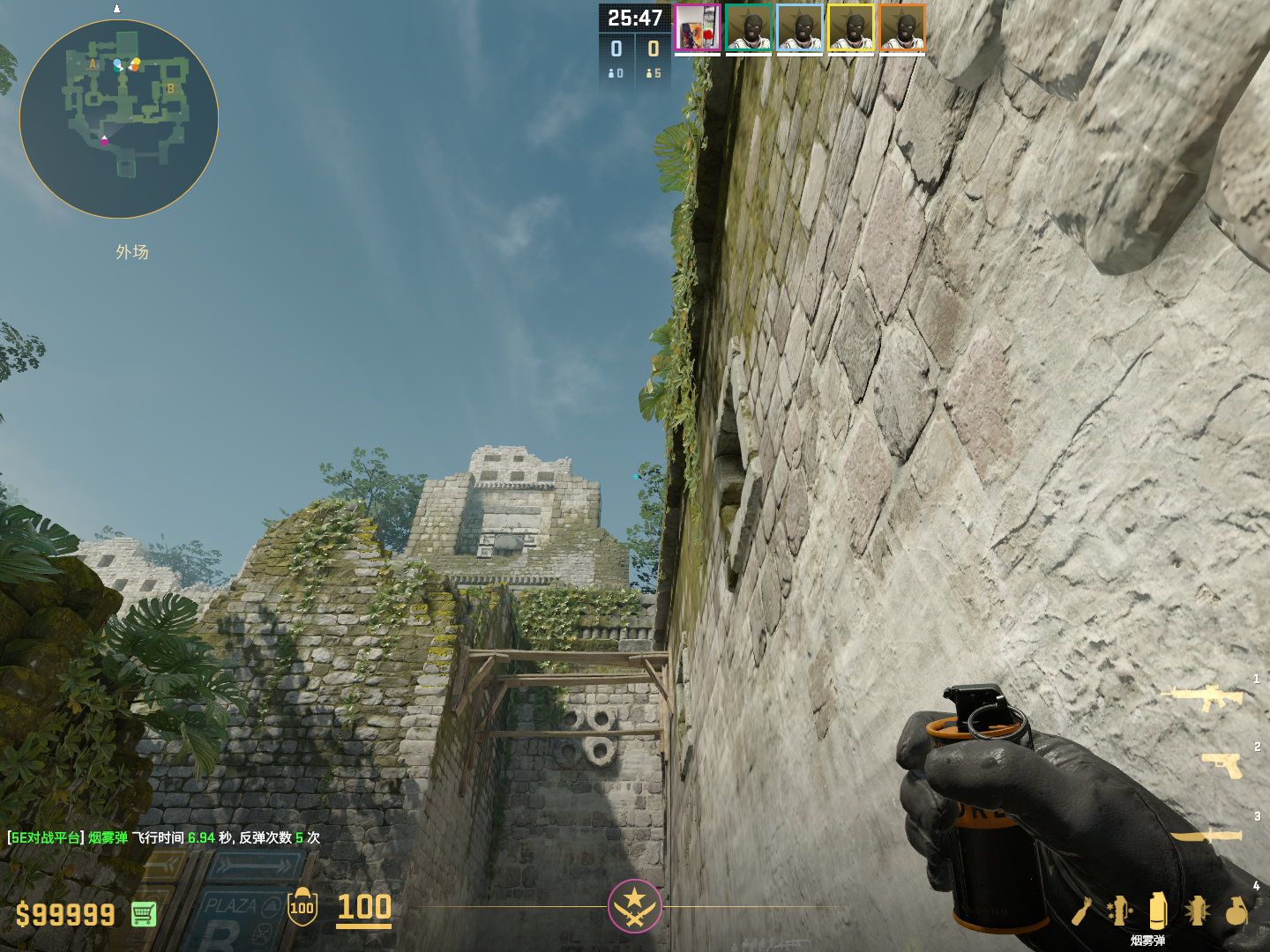Select the blue-bordered player avatar
Screen dimensions: 1270x952
pyautogui.click(x=800, y=28)
